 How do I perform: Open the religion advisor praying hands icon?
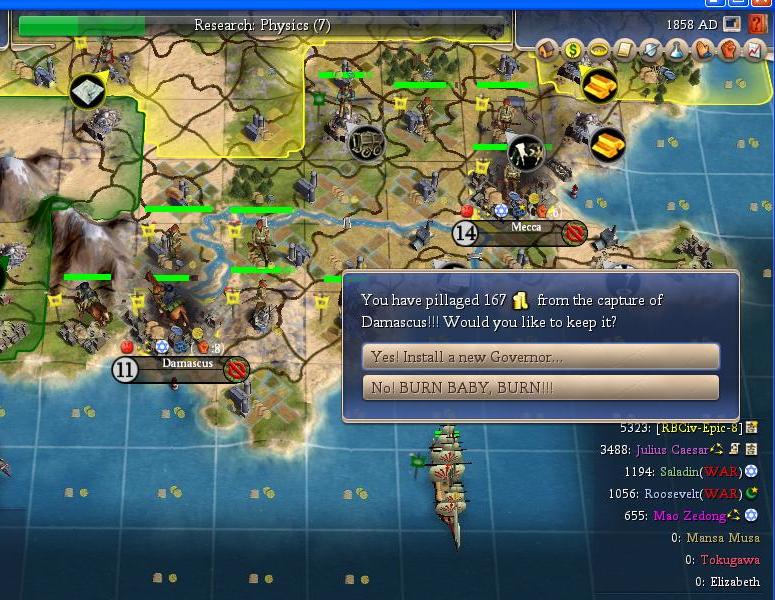tap(703, 48)
